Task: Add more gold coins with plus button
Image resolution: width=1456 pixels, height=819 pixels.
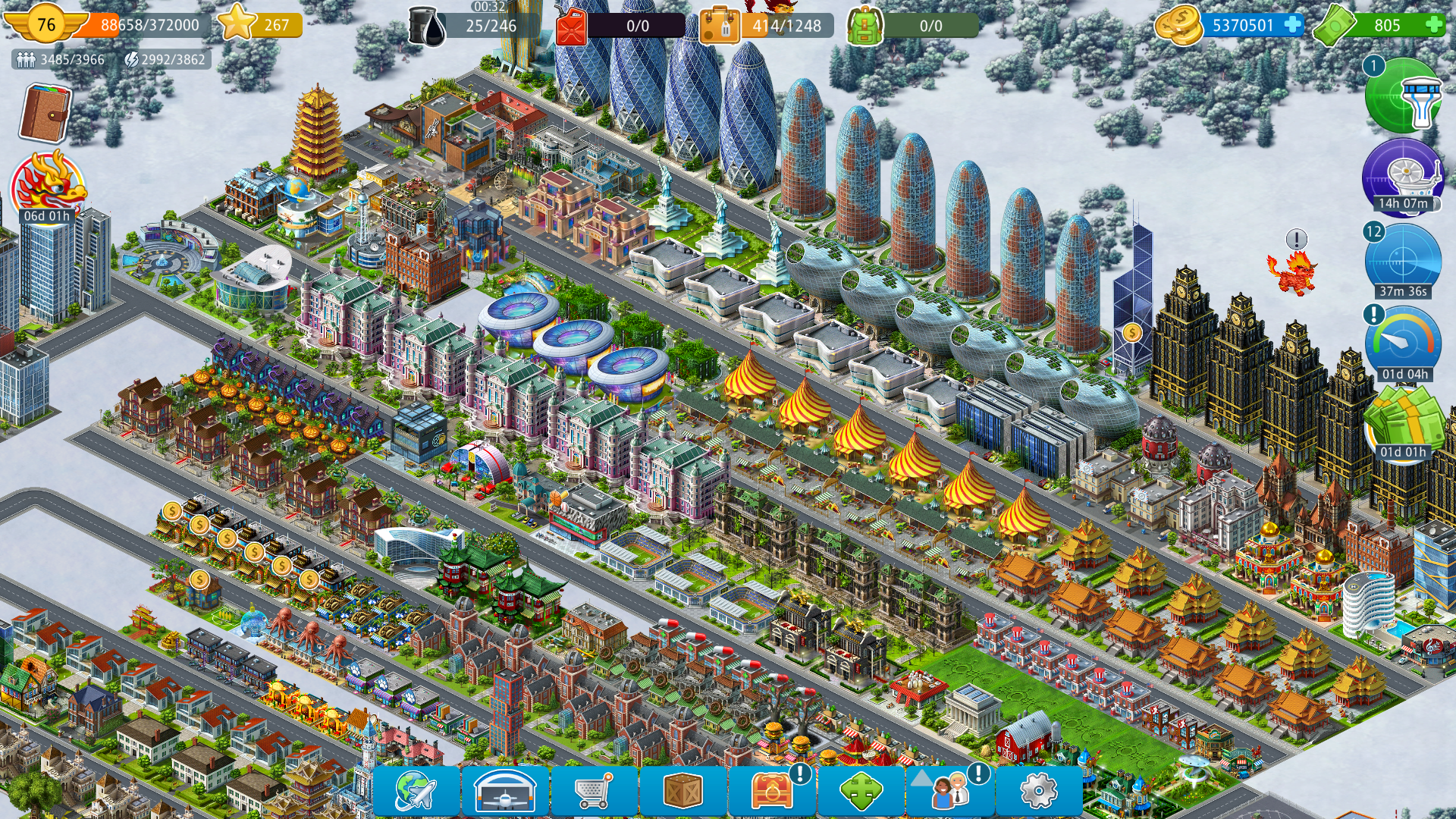Action: coord(1292,25)
